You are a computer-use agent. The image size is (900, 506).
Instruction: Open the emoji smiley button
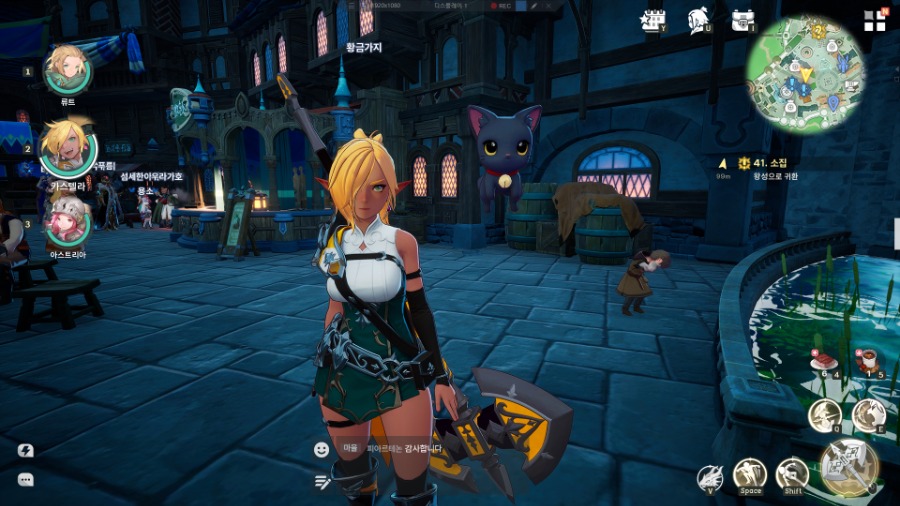[321, 450]
